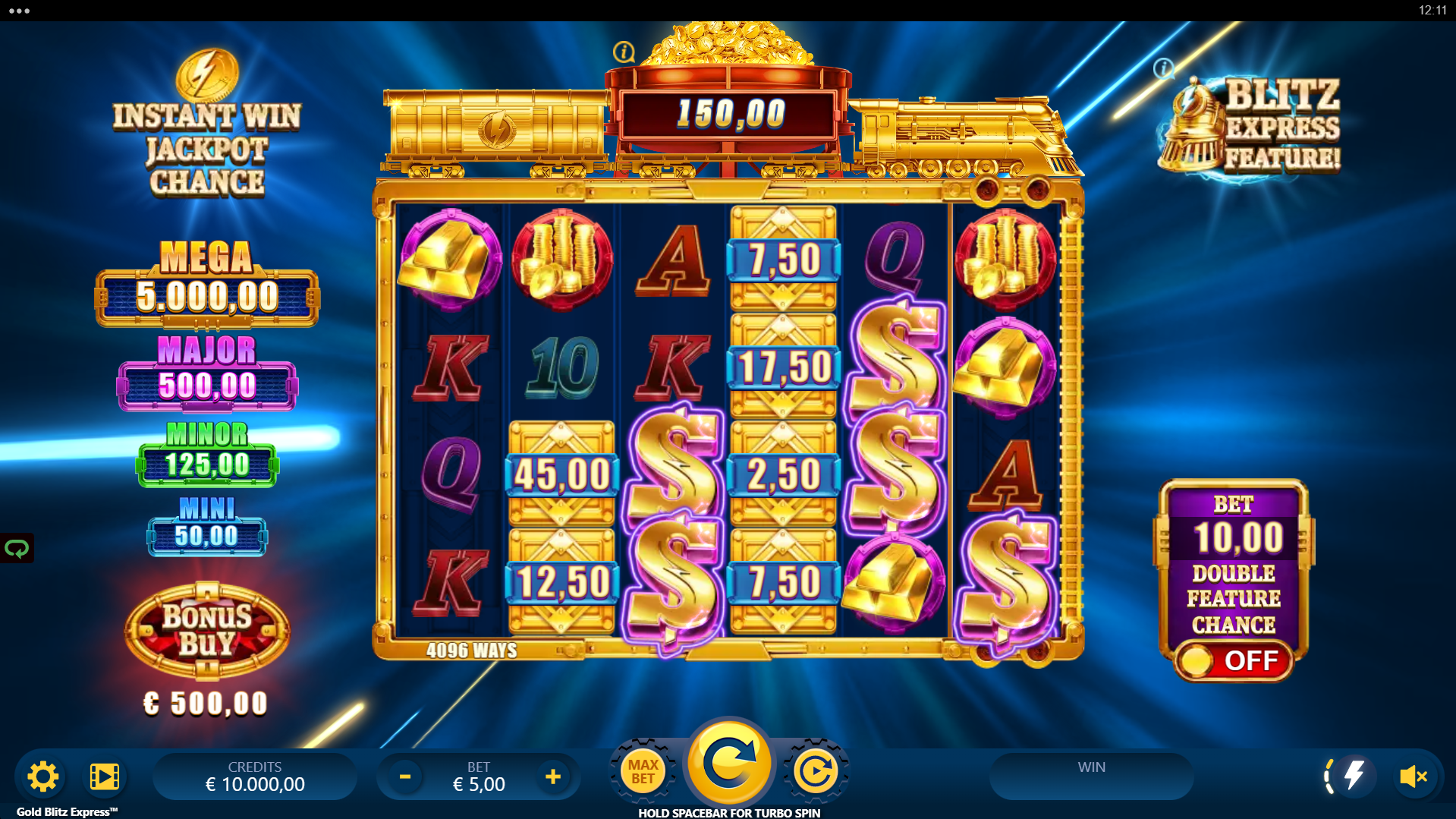Click the WIN display field

(1090, 775)
